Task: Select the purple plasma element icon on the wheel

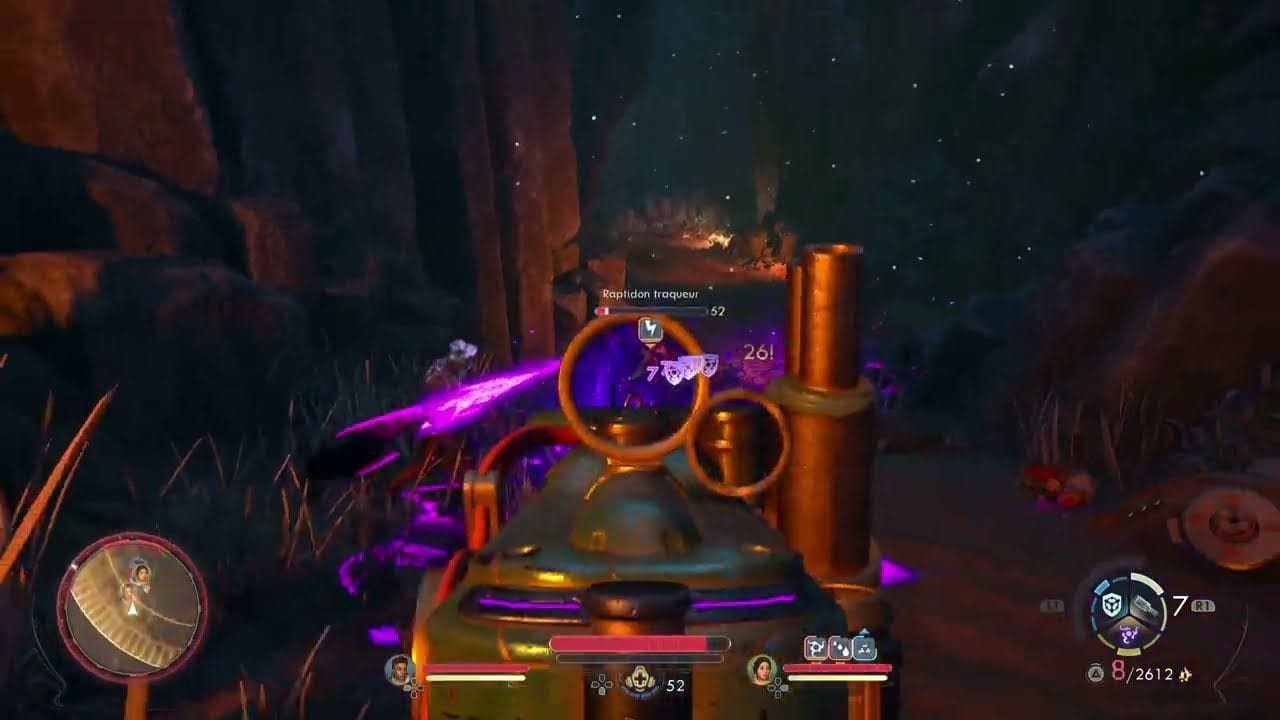Action: click(1129, 635)
